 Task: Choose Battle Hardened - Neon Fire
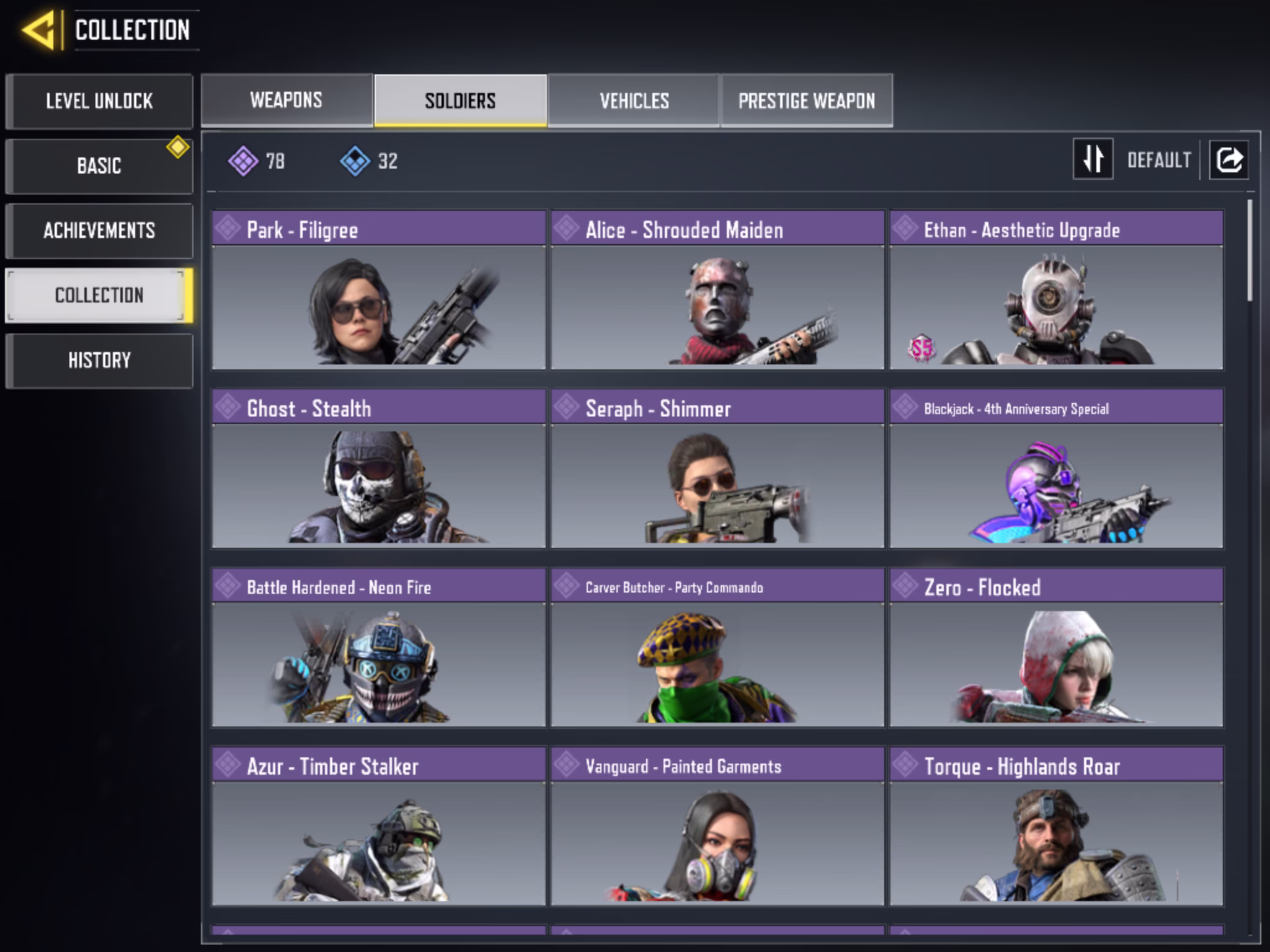coord(378,647)
